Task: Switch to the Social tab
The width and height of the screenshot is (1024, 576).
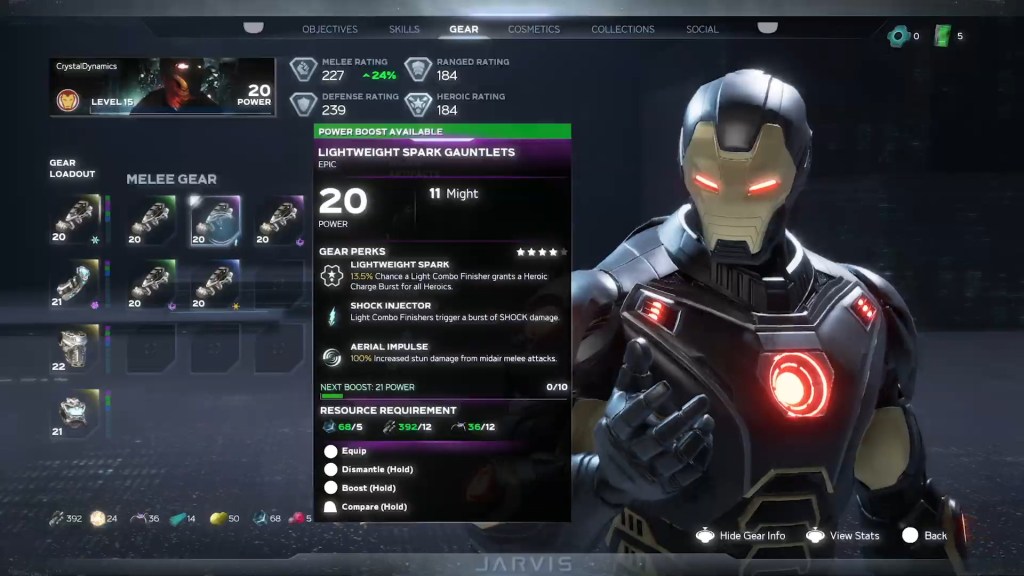Action: click(702, 29)
